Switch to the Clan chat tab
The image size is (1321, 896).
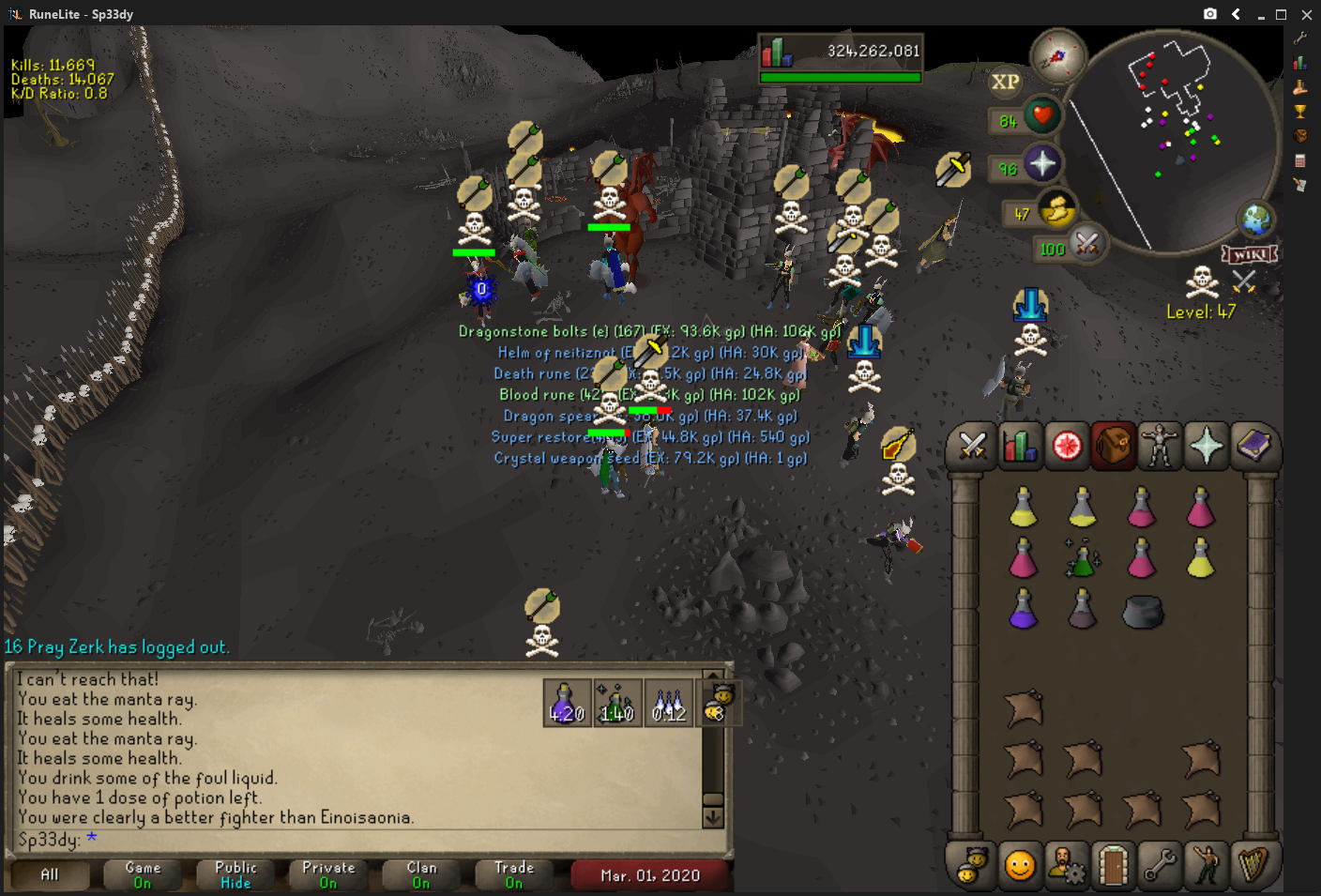pos(421,874)
